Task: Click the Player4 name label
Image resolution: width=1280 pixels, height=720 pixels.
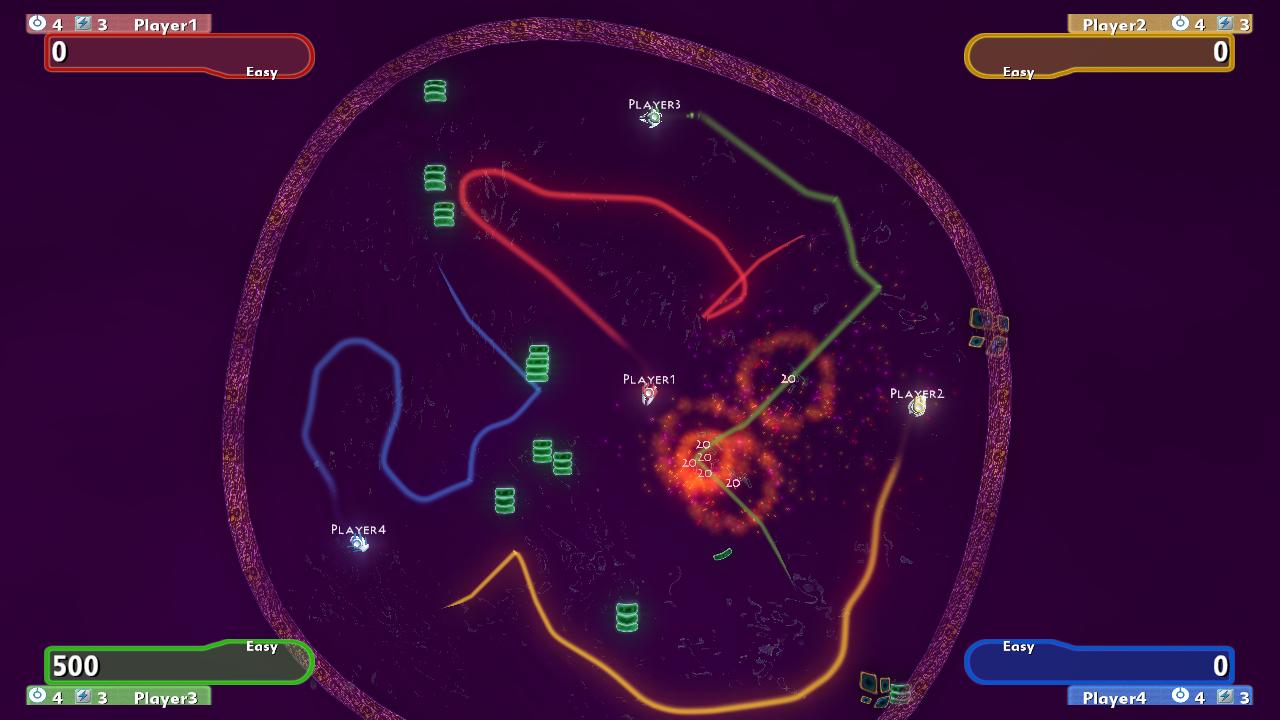Action: tap(1115, 696)
